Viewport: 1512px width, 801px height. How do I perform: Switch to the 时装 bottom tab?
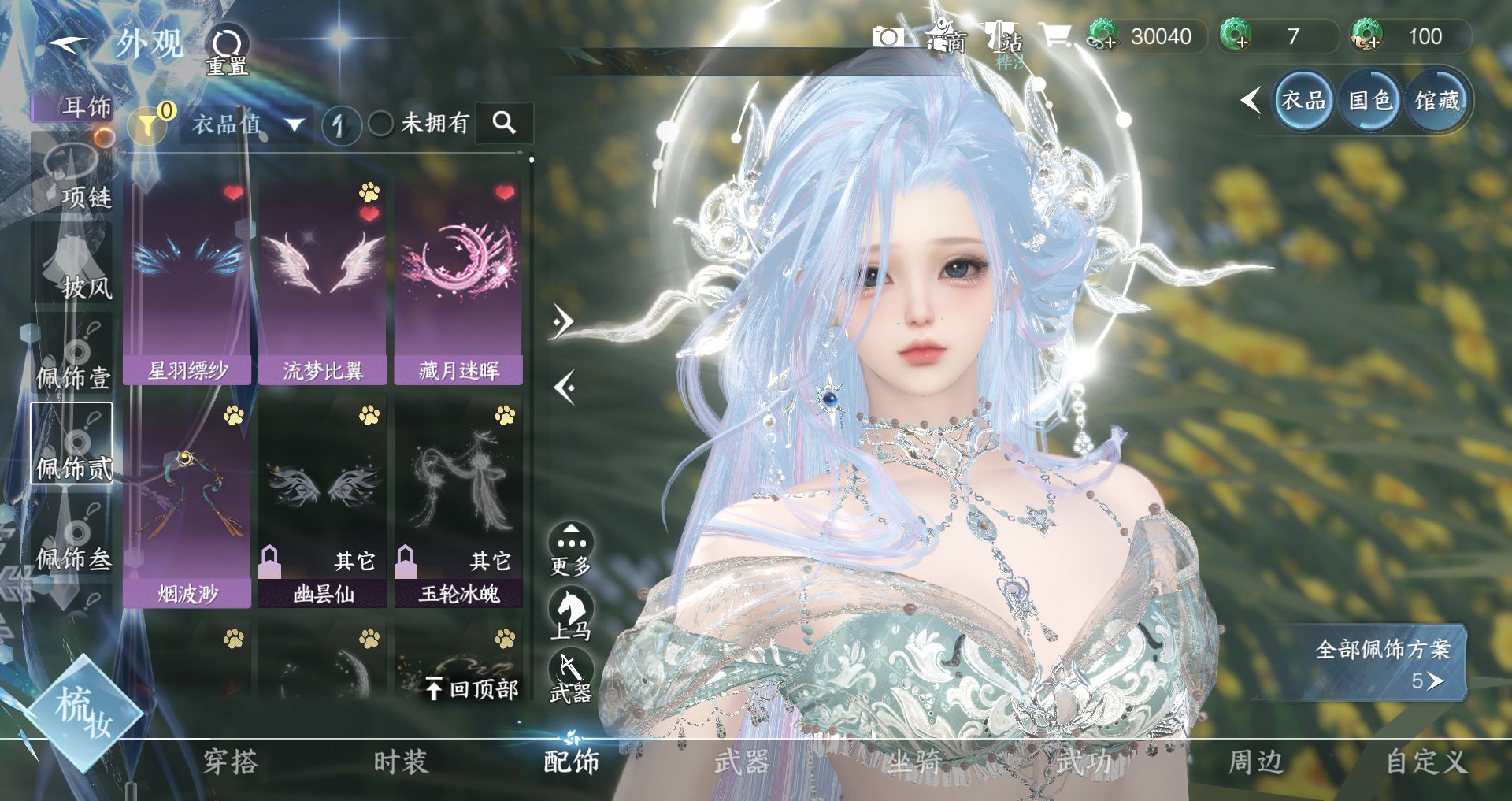tap(401, 762)
